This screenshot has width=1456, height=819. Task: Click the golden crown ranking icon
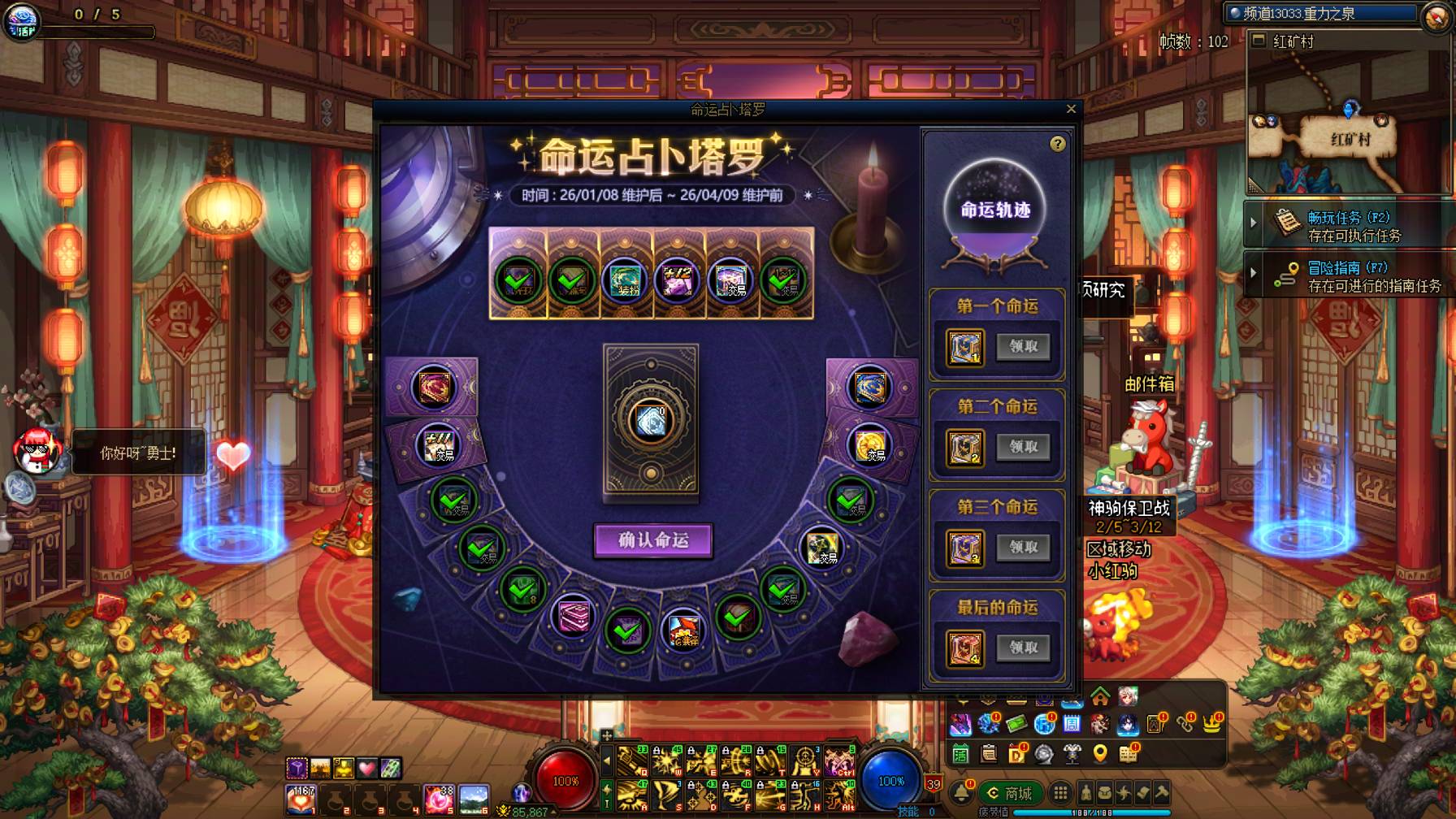tap(1210, 726)
